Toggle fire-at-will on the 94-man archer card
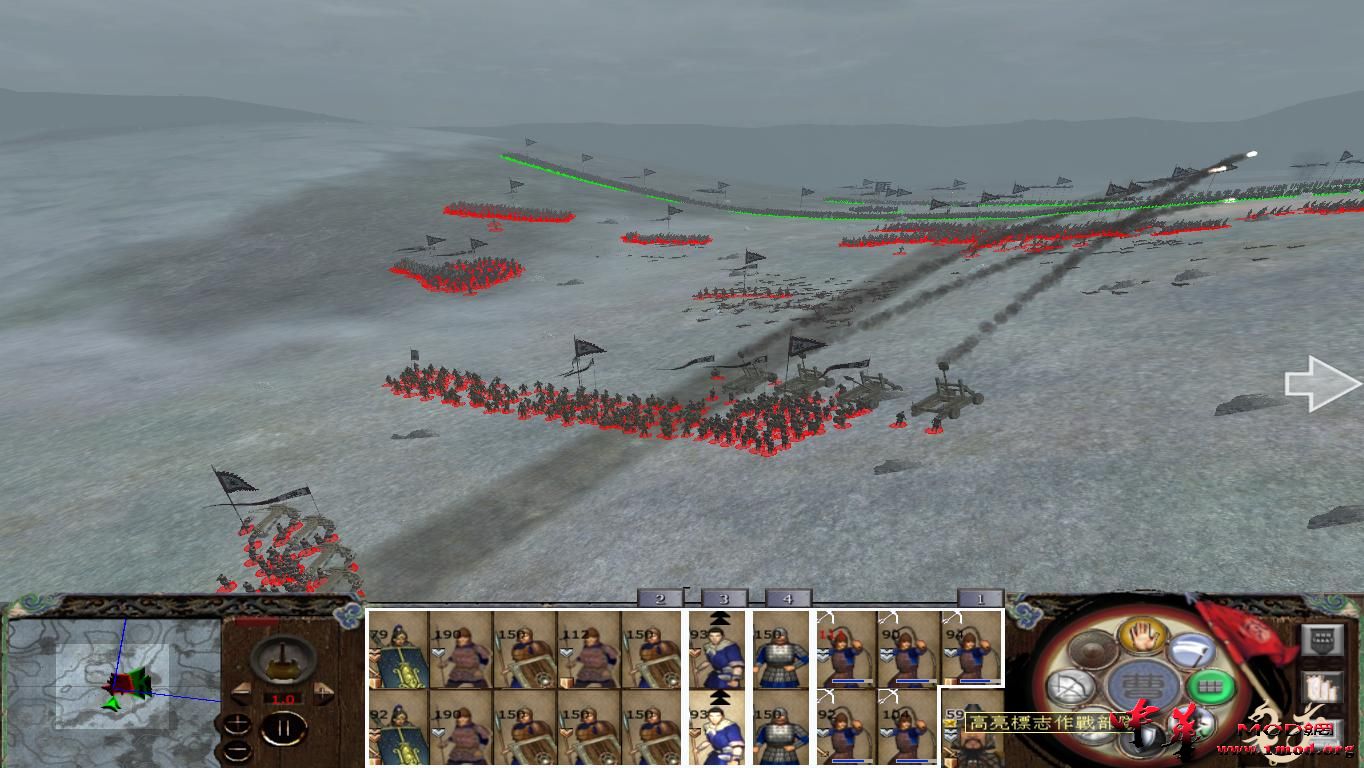The image size is (1364, 768). [954, 617]
